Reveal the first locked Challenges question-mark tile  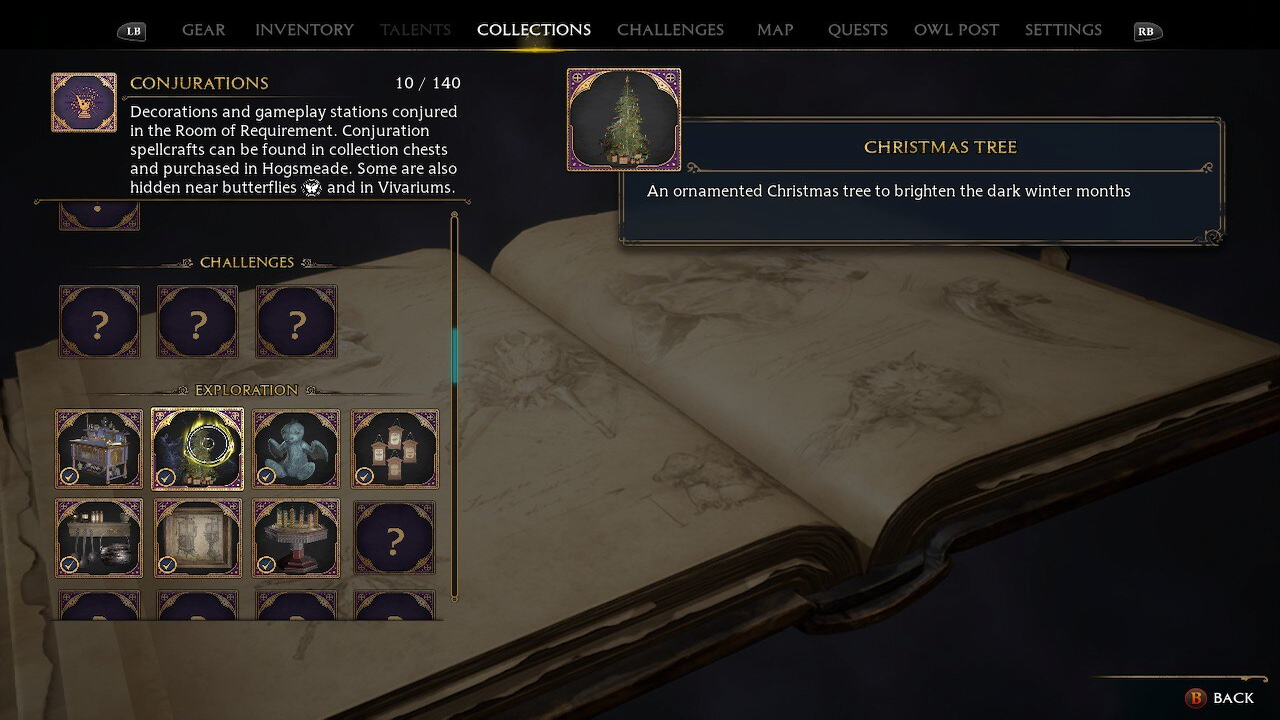pos(99,321)
